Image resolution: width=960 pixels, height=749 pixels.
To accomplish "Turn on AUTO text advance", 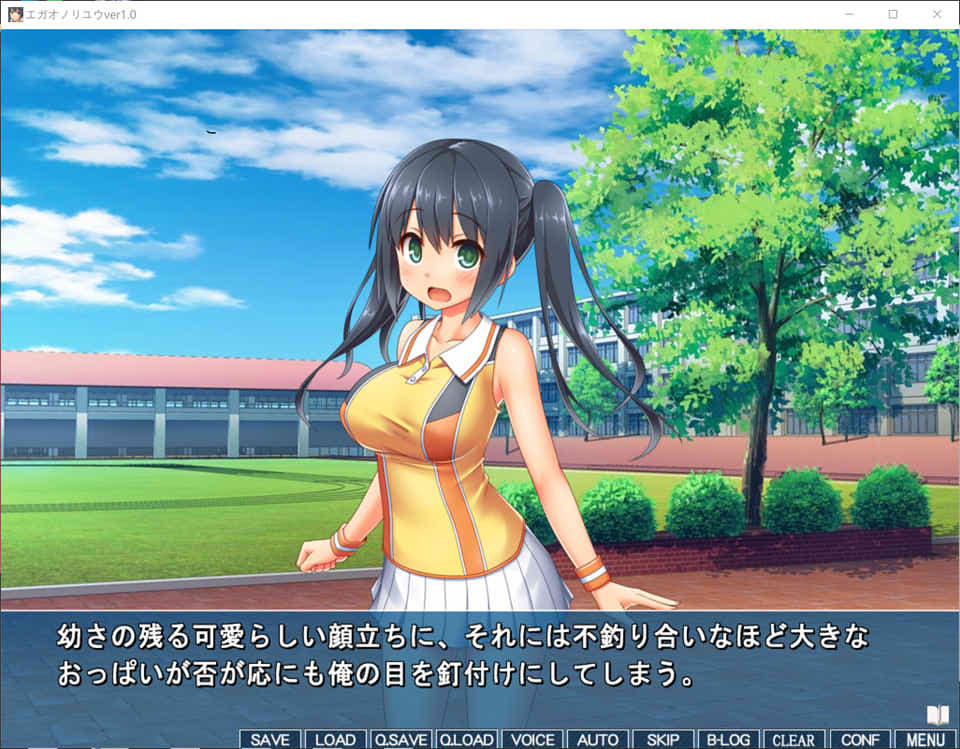I will 598,740.
